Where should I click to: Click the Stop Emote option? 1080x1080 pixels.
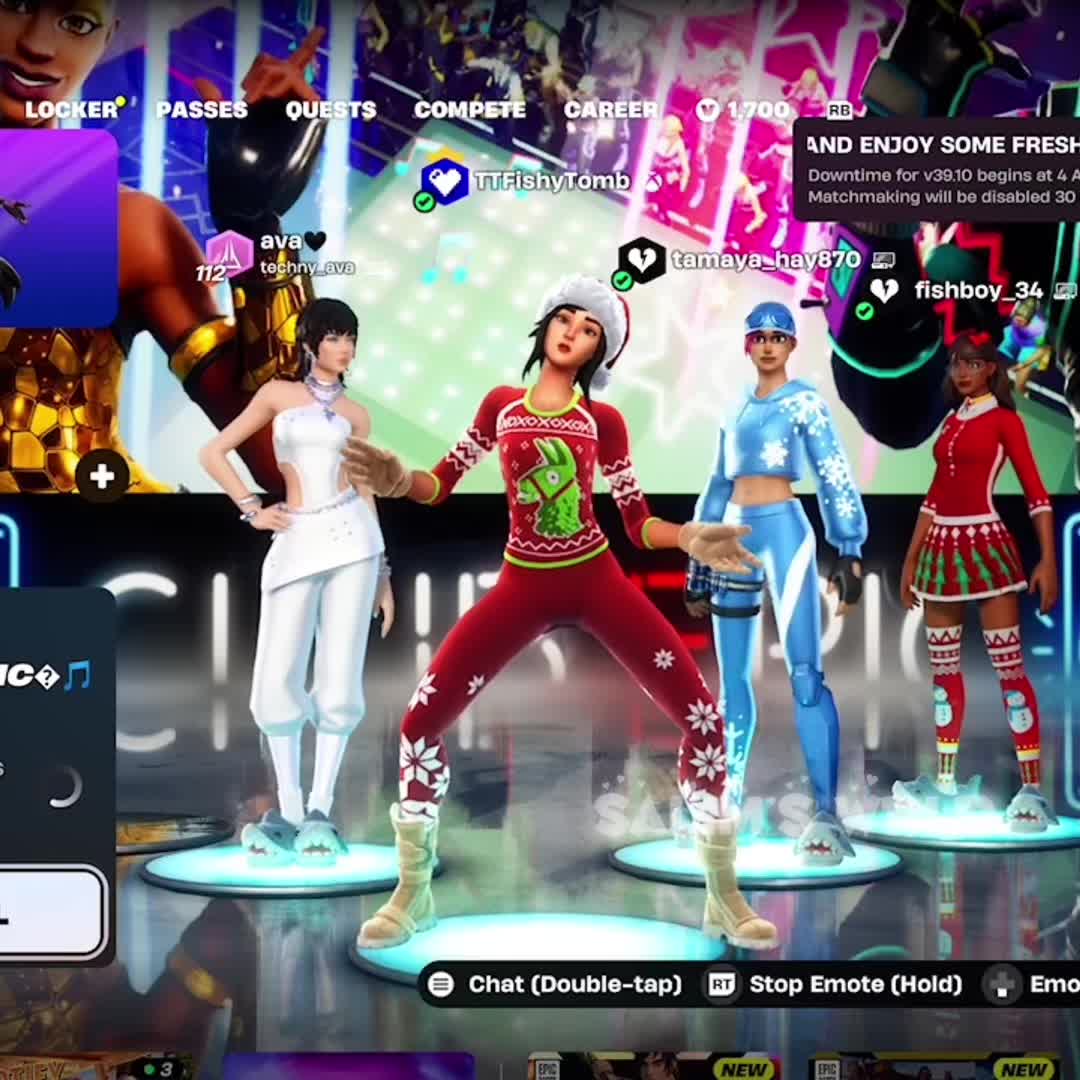click(x=835, y=984)
